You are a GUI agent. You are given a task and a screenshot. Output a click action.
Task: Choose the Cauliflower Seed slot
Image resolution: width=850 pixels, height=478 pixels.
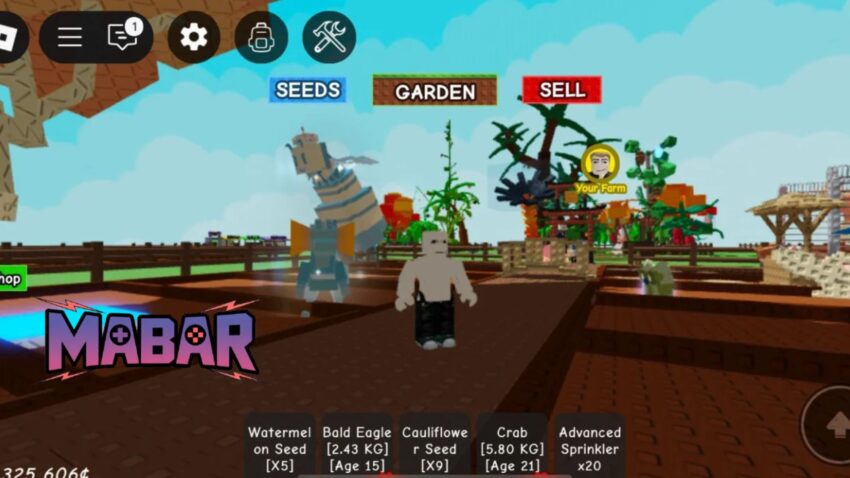435,447
